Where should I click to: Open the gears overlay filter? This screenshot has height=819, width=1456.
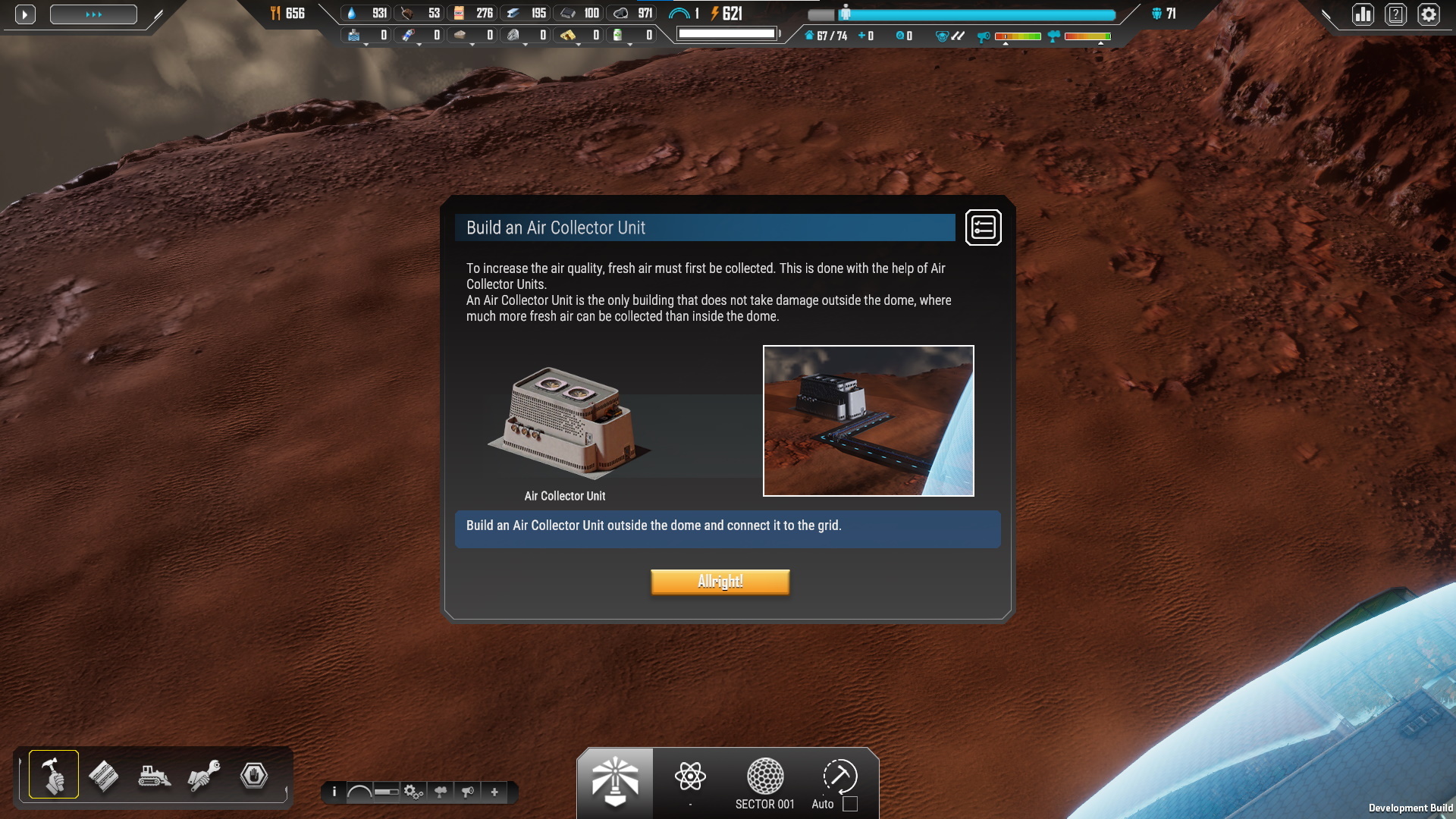coord(413,792)
